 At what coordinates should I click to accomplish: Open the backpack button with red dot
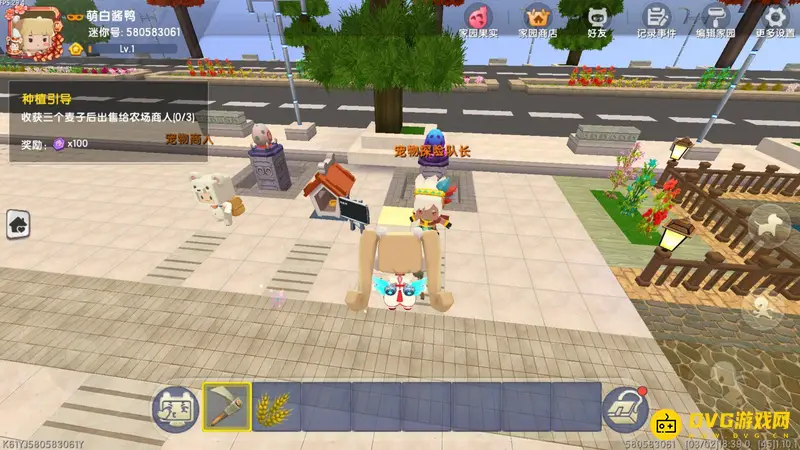coord(624,408)
